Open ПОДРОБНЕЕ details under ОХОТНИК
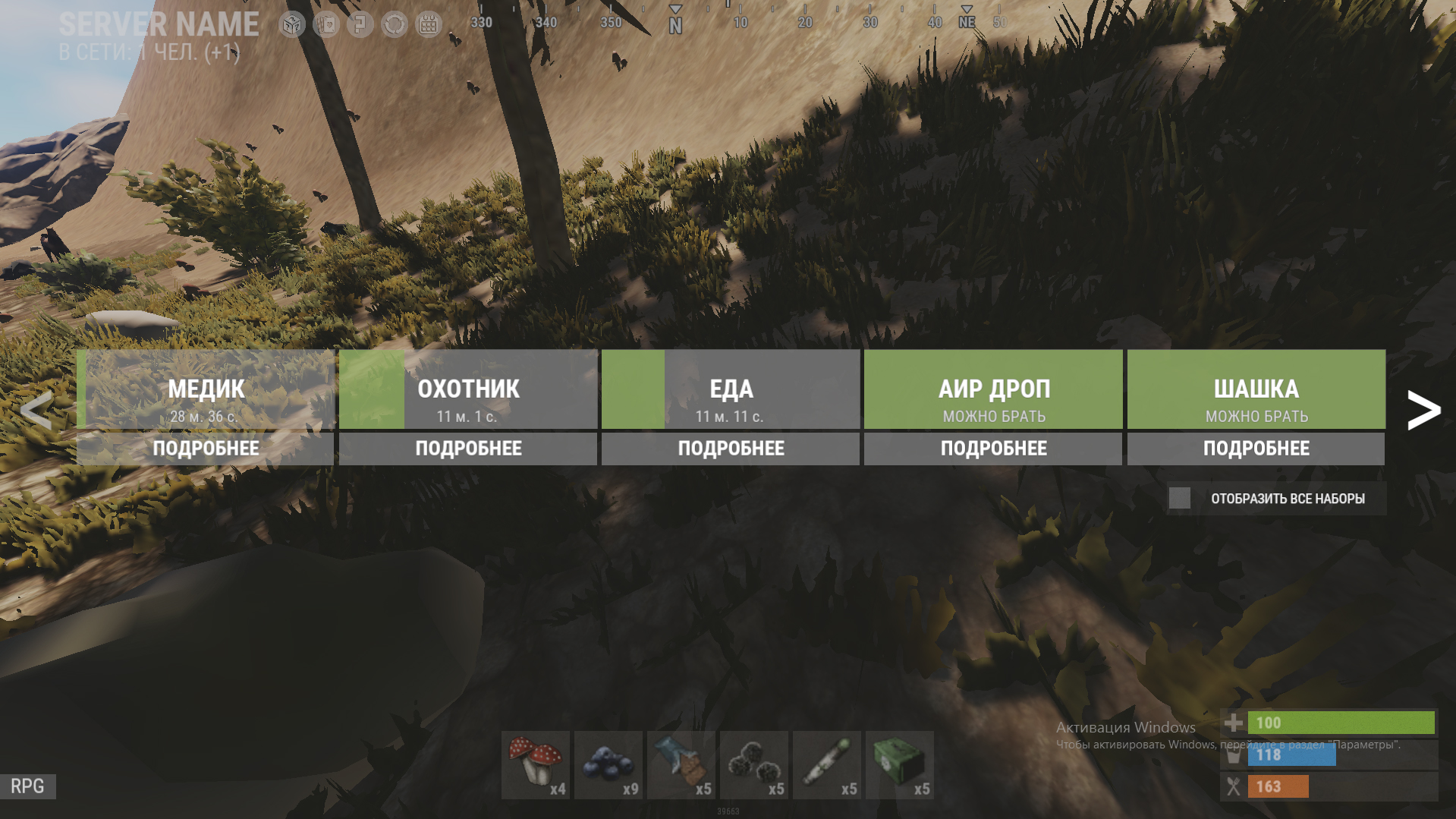 (x=468, y=449)
